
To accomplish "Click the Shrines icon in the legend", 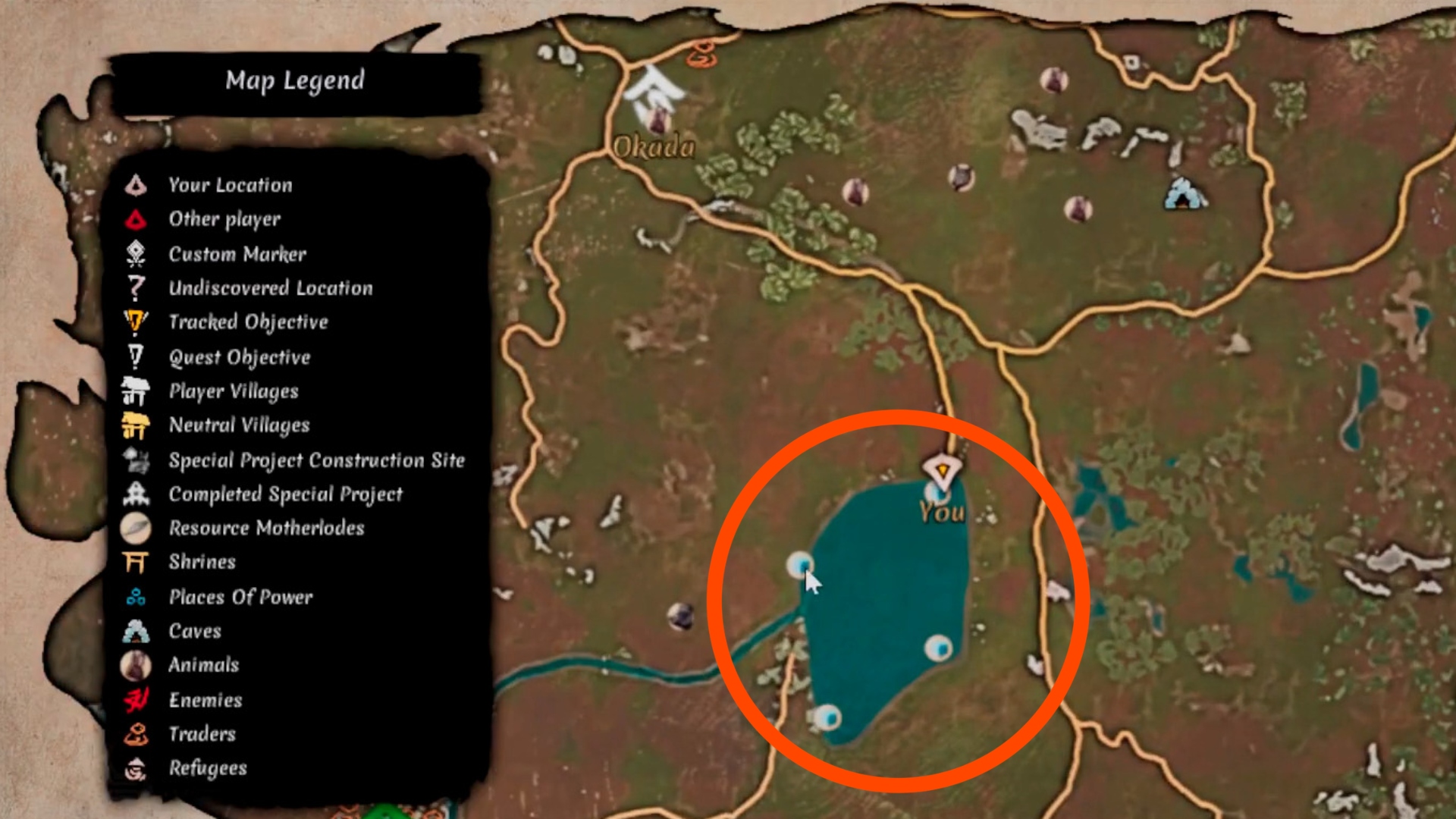I will click(x=135, y=561).
